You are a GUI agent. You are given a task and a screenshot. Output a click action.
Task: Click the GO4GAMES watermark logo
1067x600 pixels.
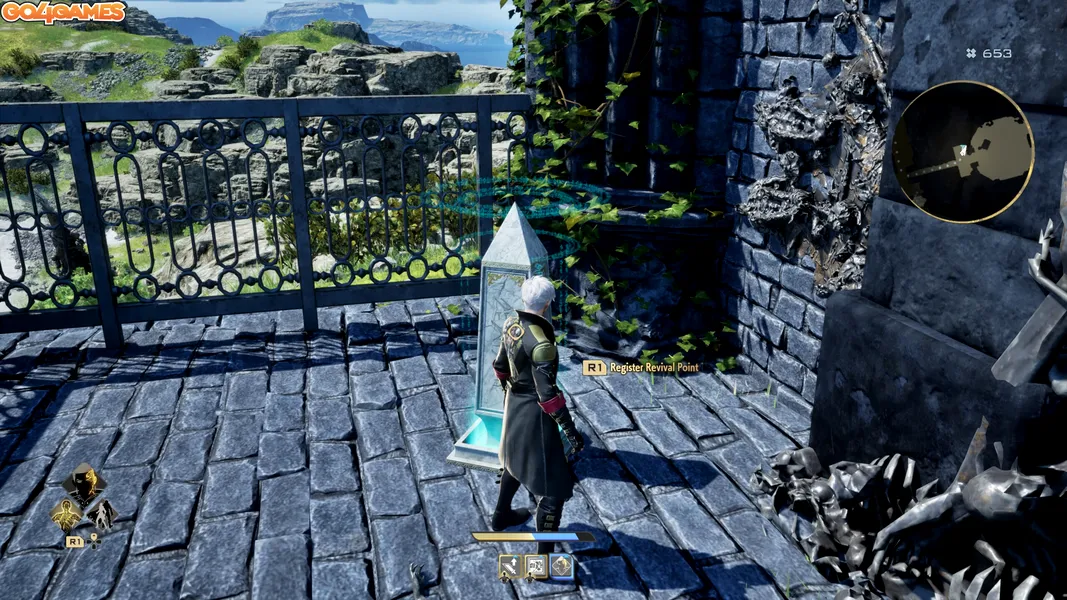click(63, 12)
